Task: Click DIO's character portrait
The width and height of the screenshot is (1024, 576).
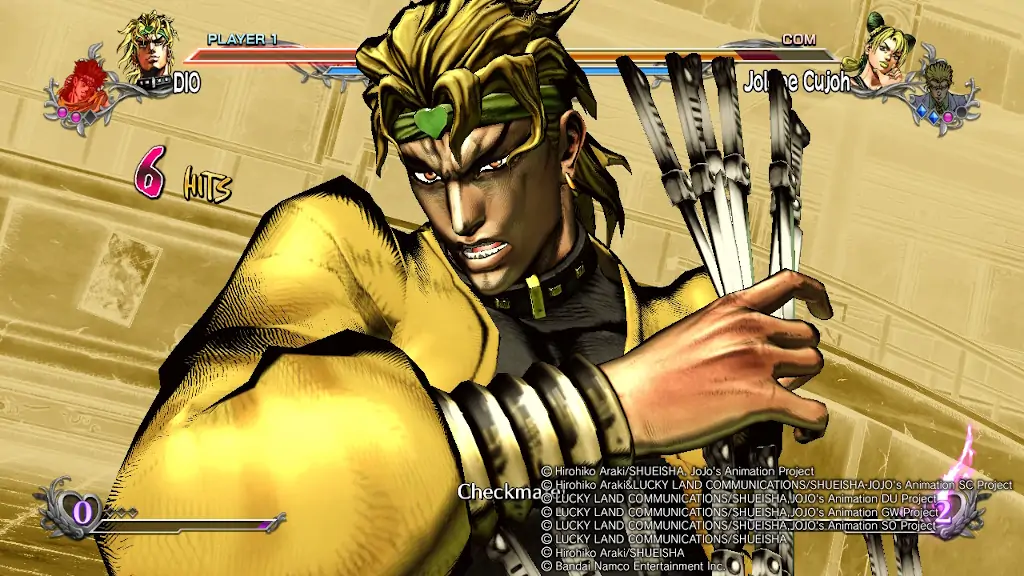Action: 147,45
